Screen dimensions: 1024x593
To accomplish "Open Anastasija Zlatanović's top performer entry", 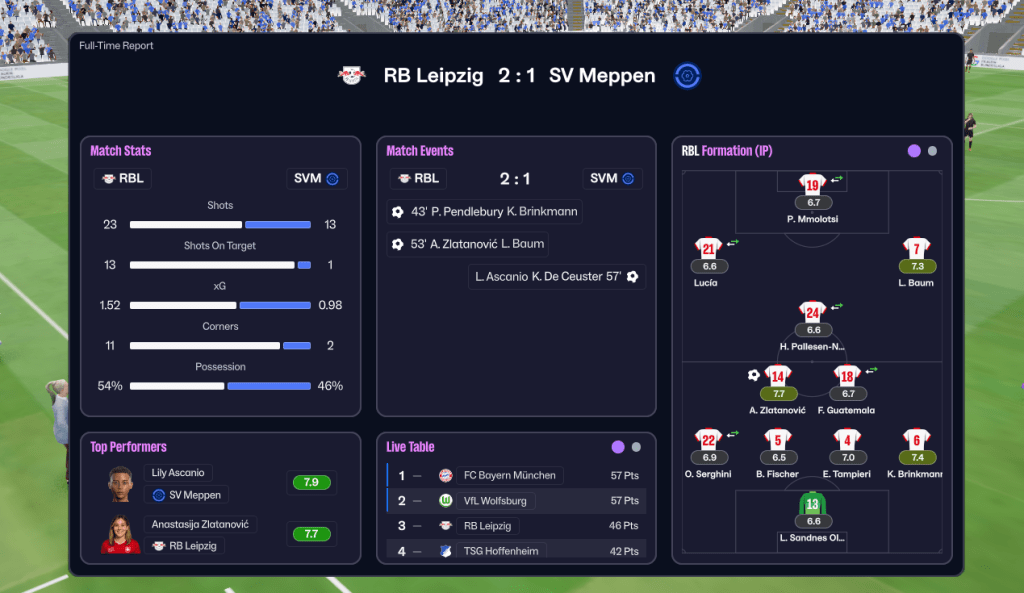I will pyautogui.click(x=202, y=525).
